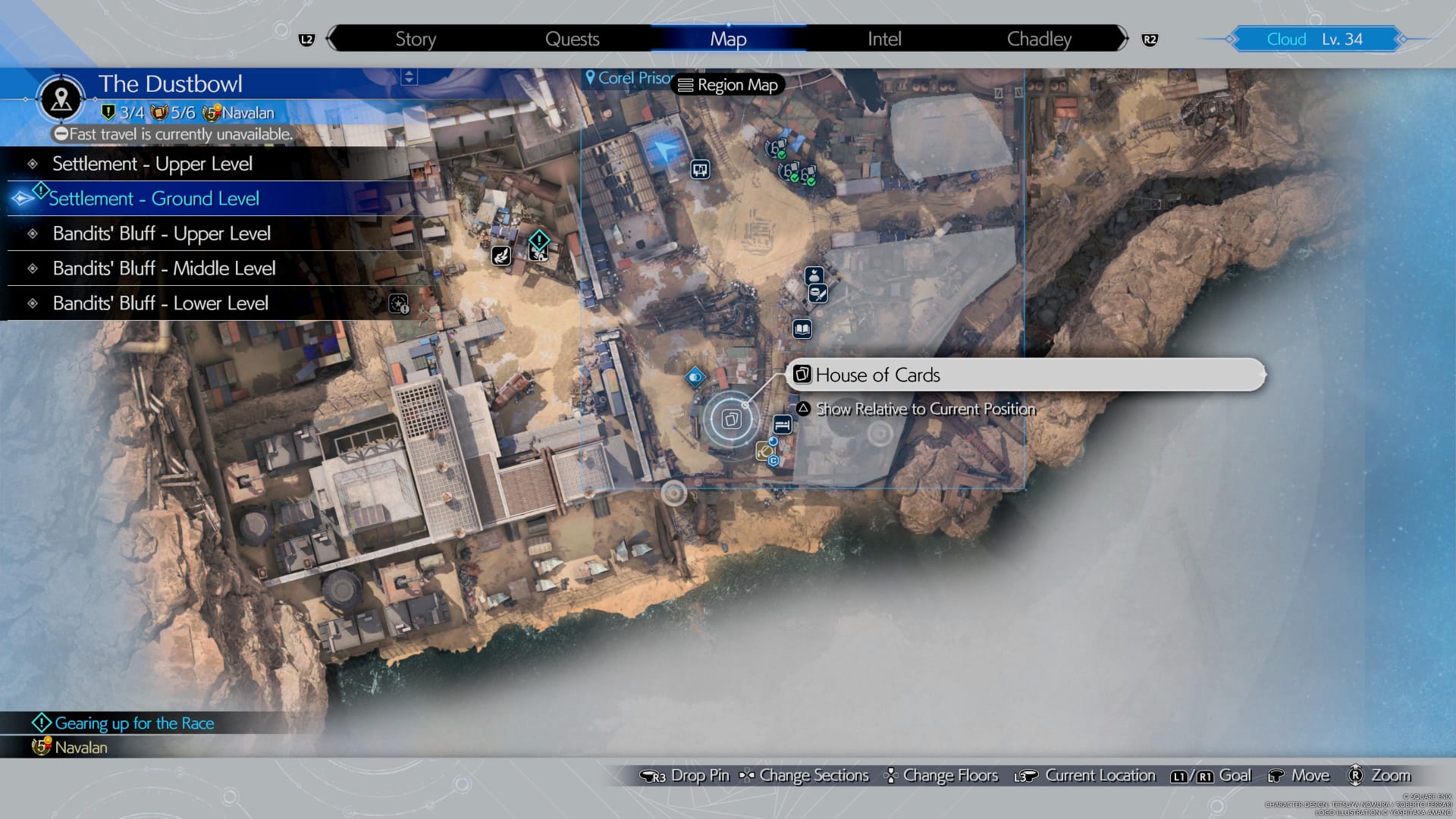Viewport: 1456px width, 819px height.
Task: Select Bandits' Bluff - Middle Level floor
Action: 164,268
